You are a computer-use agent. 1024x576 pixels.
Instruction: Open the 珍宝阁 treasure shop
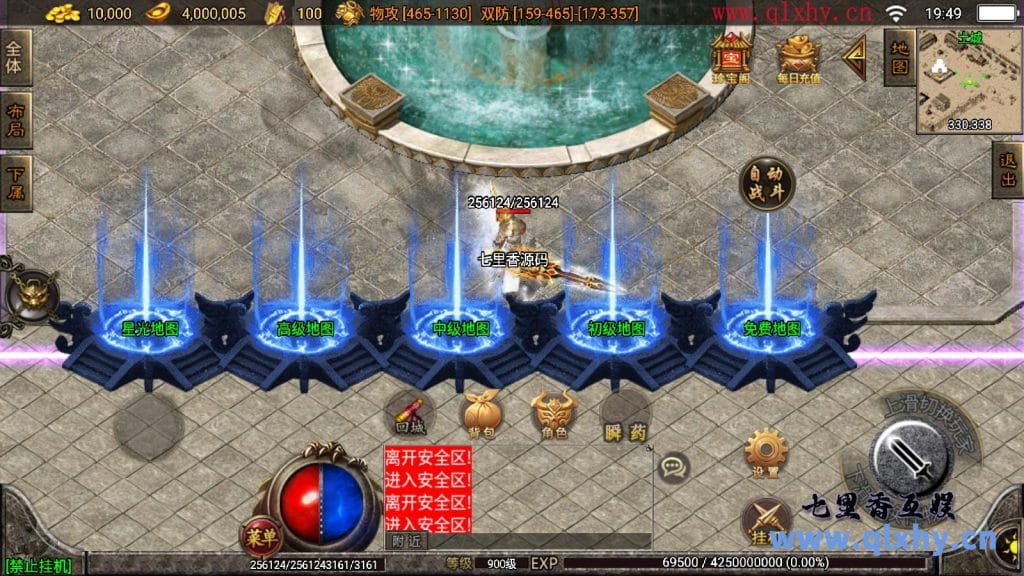coord(730,57)
